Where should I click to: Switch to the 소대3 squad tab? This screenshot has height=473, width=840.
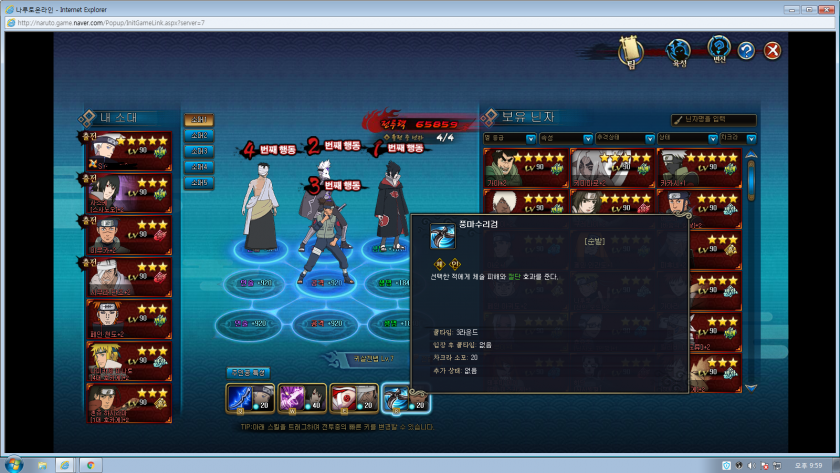tap(198, 151)
